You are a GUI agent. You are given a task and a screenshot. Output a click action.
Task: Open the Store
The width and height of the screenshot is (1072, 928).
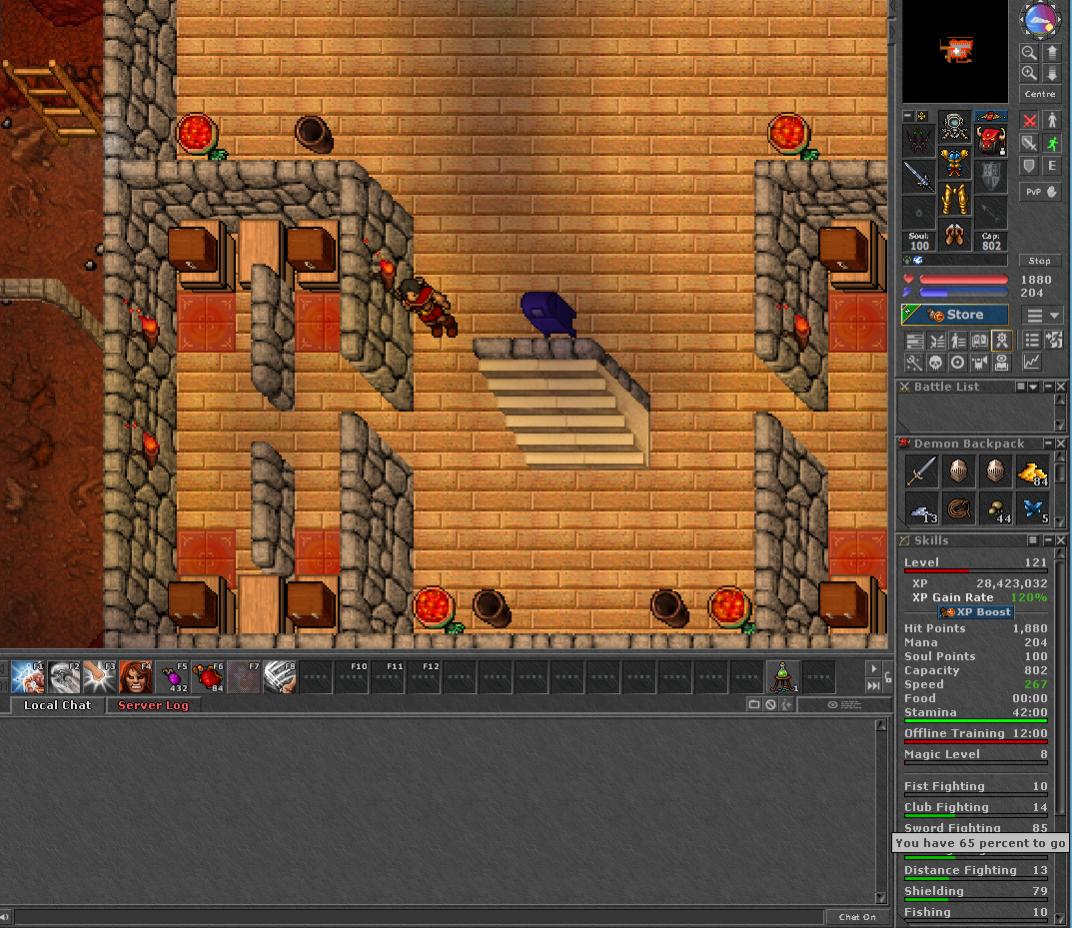[x=954, y=315]
